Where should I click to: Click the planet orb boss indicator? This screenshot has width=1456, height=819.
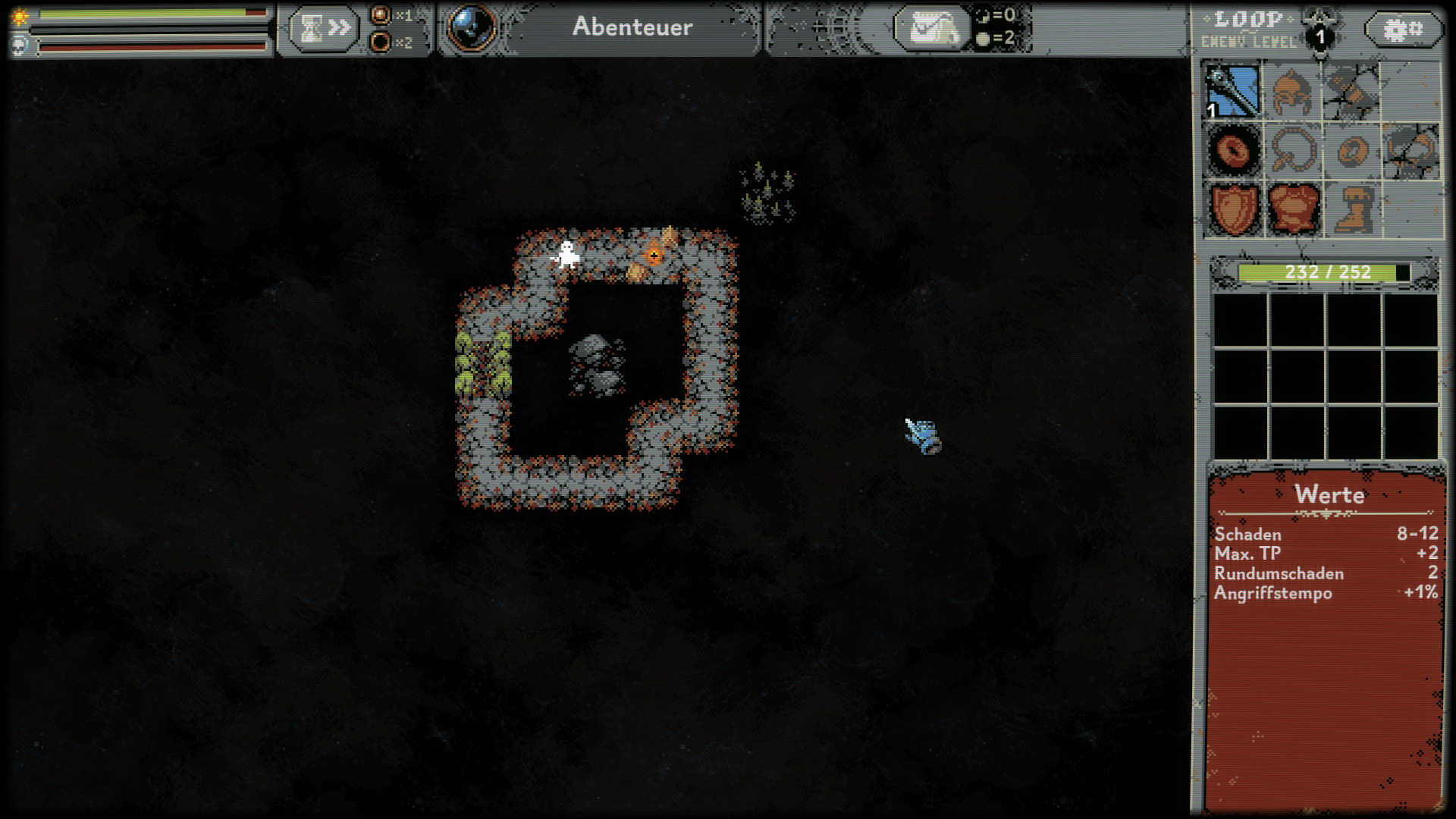(x=472, y=28)
